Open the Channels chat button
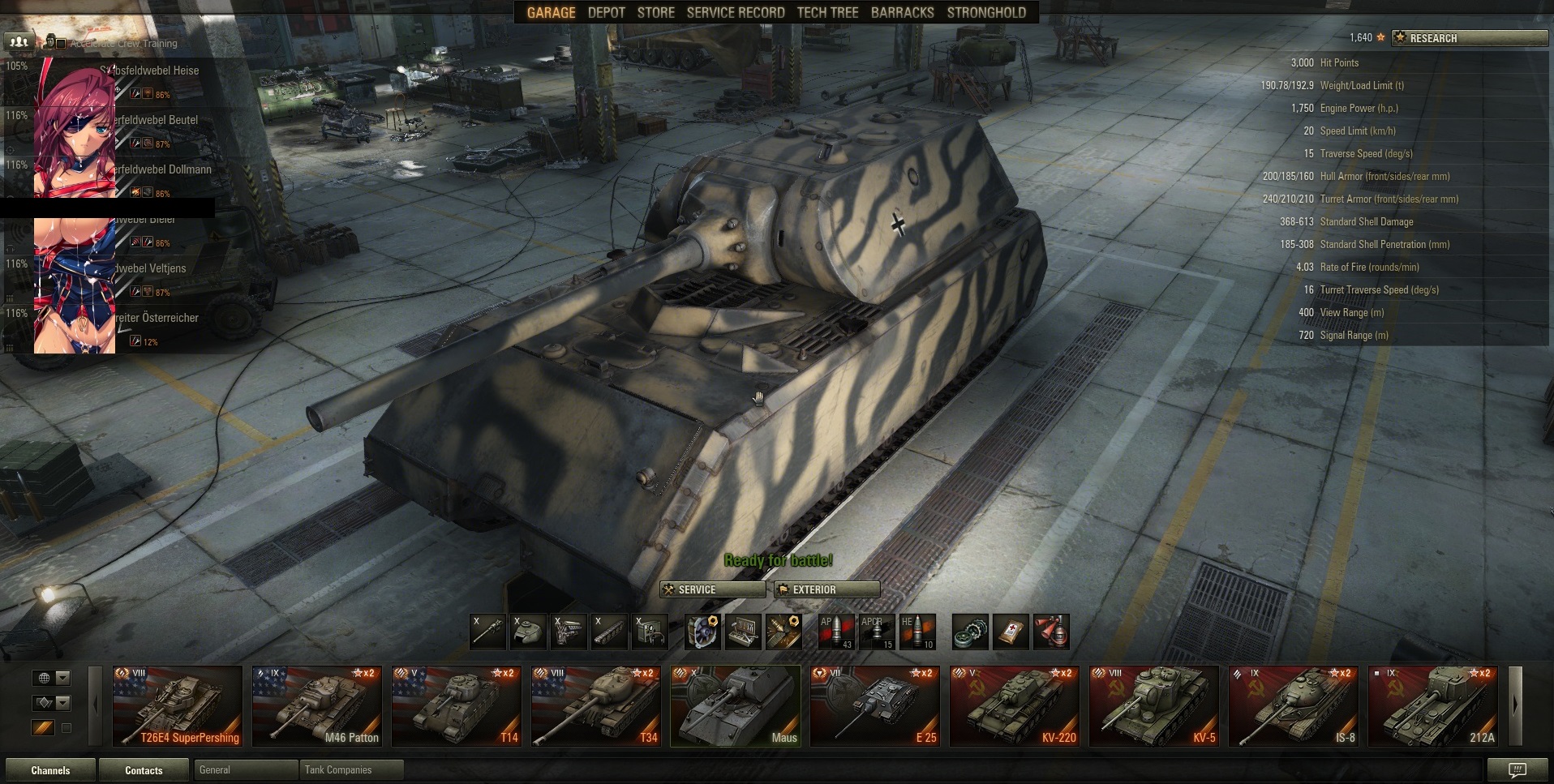This screenshot has height=784, width=1554. coord(50,770)
